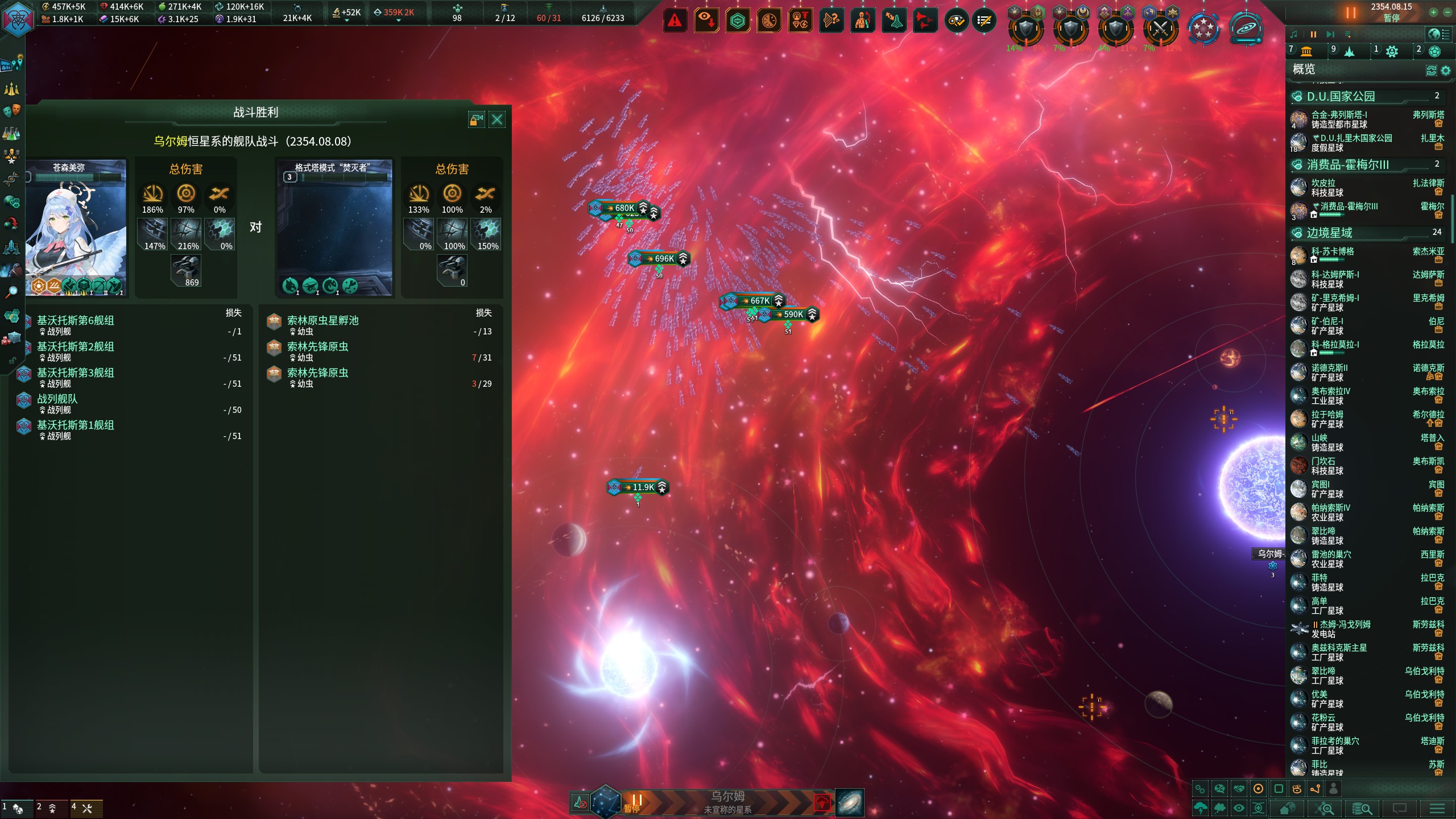Image resolution: width=1456 pixels, height=819 pixels.
Task: Select the 11.9K fleet marker
Action: point(638,487)
